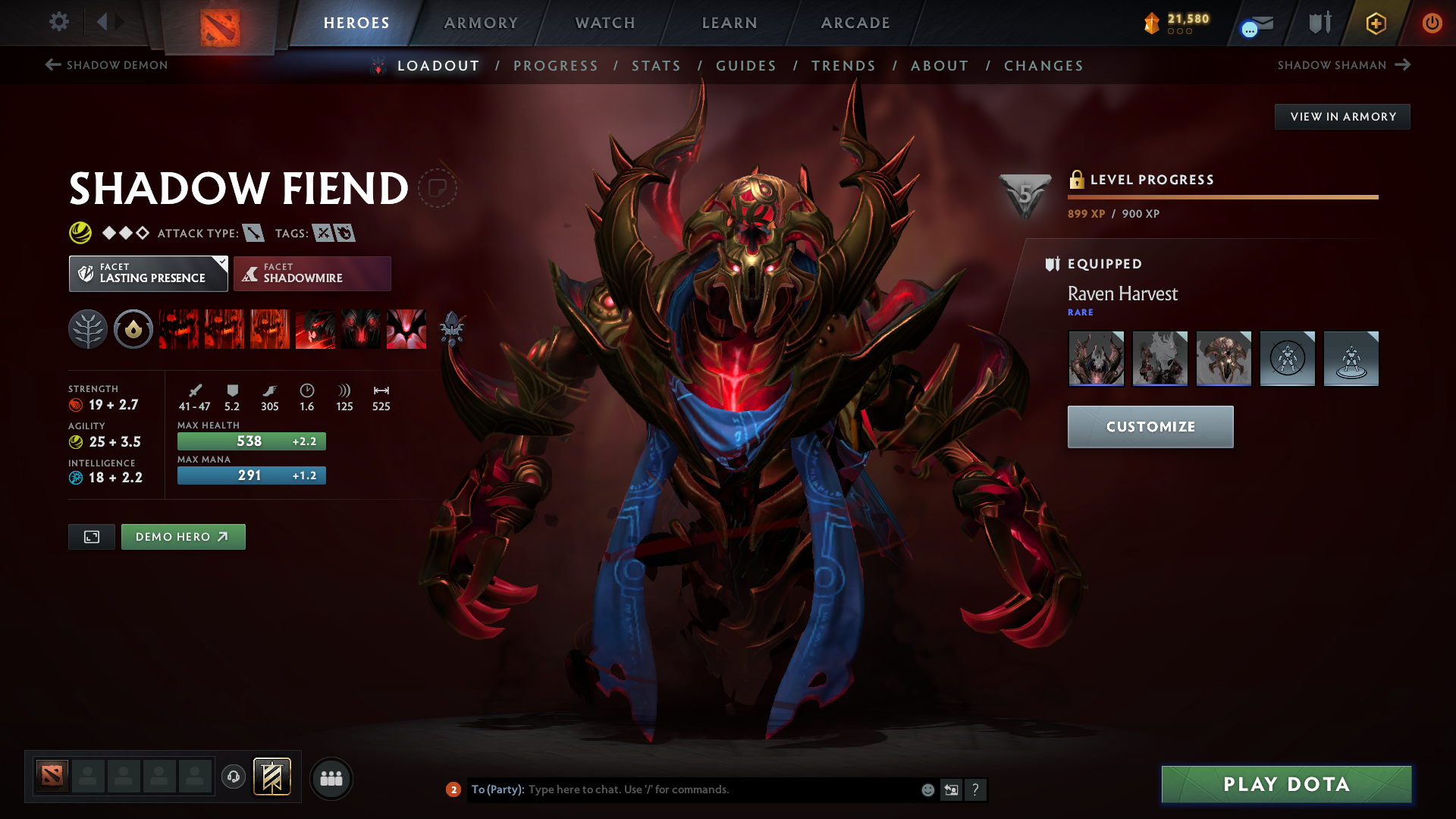
Task: Open the friends list icon near chat bar
Action: pos(331,778)
